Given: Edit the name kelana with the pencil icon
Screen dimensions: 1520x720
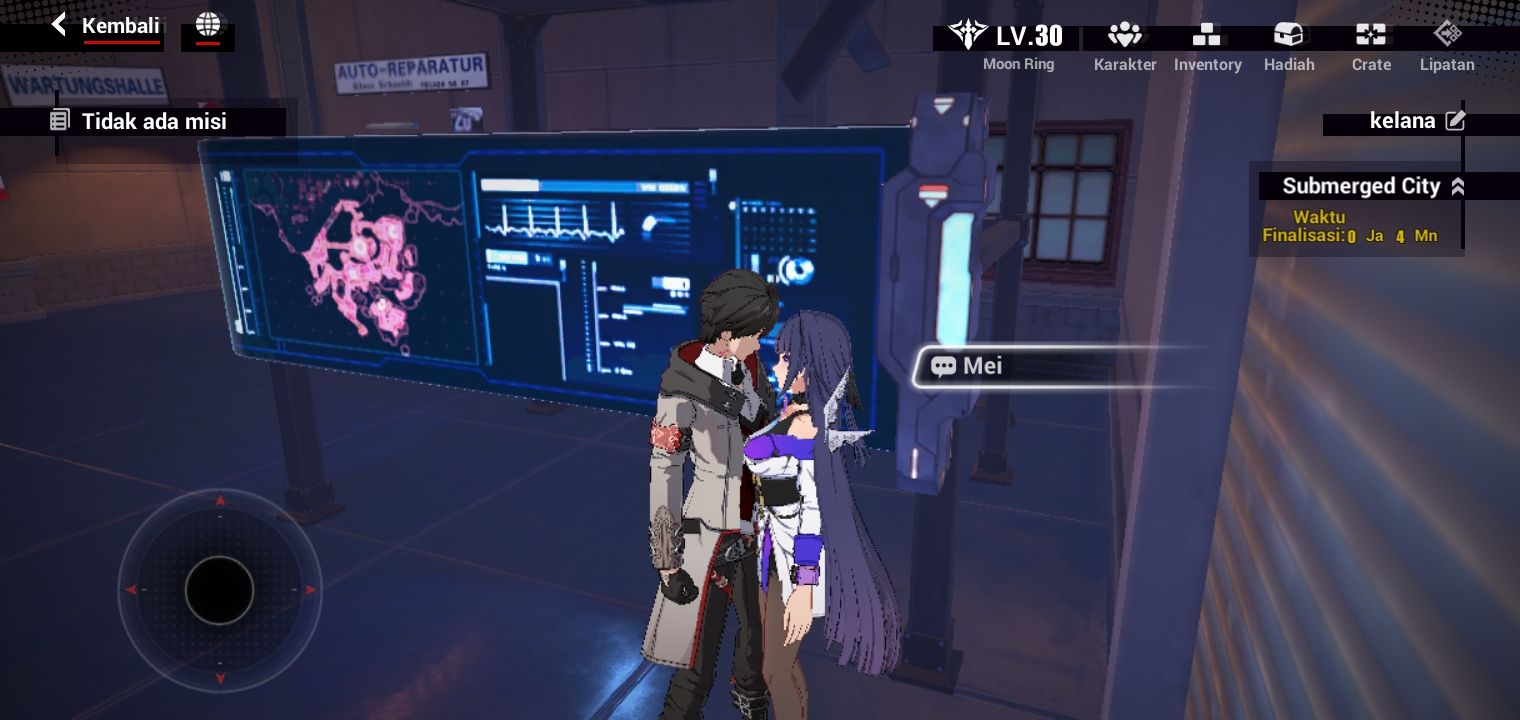Looking at the screenshot, I should 1456,120.
